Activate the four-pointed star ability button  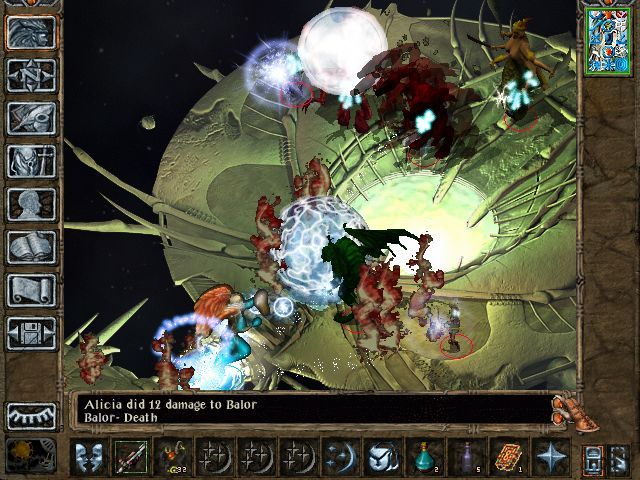click(x=550, y=457)
